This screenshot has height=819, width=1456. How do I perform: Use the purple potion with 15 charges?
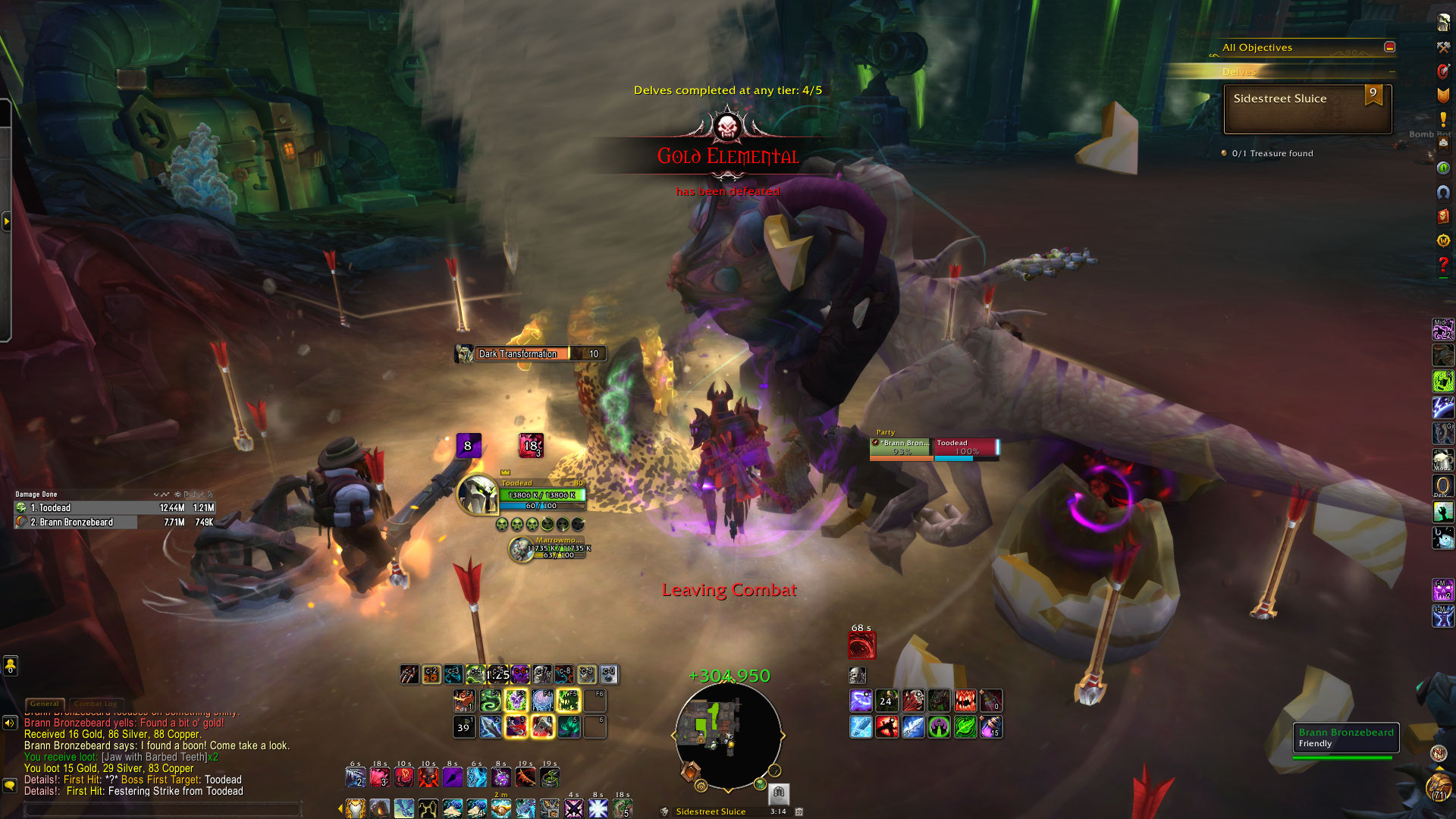click(x=990, y=727)
